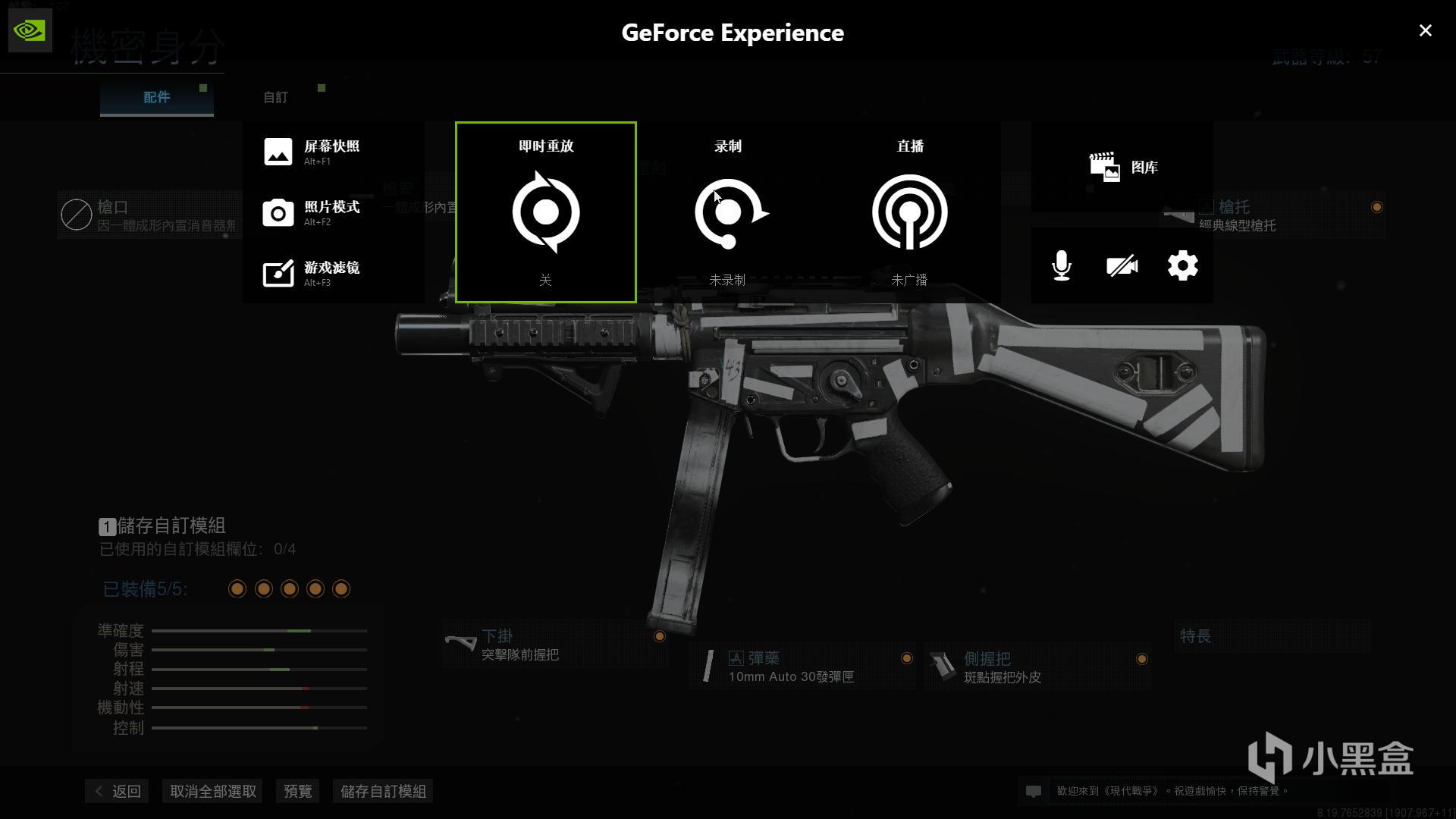The height and width of the screenshot is (819, 1456).
Task: Switch to the 自訂 customize tab
Action: (x=275, y=97)
